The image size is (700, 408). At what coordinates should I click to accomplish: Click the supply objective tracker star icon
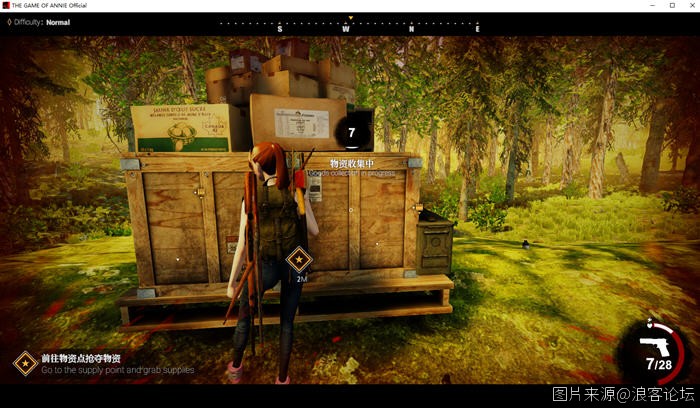(x=25, y=363)
